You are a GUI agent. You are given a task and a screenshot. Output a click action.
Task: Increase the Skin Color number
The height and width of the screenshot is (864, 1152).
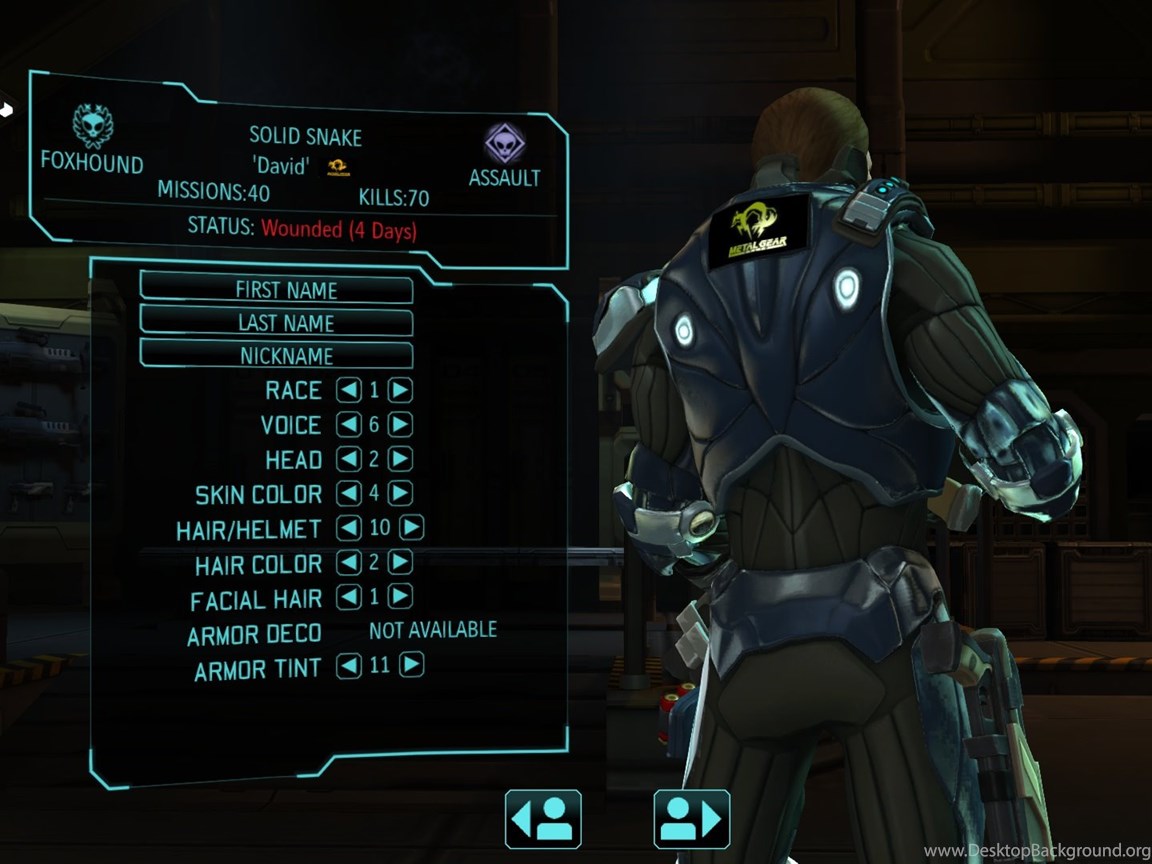pyautogui.click(x=400, y=493)
